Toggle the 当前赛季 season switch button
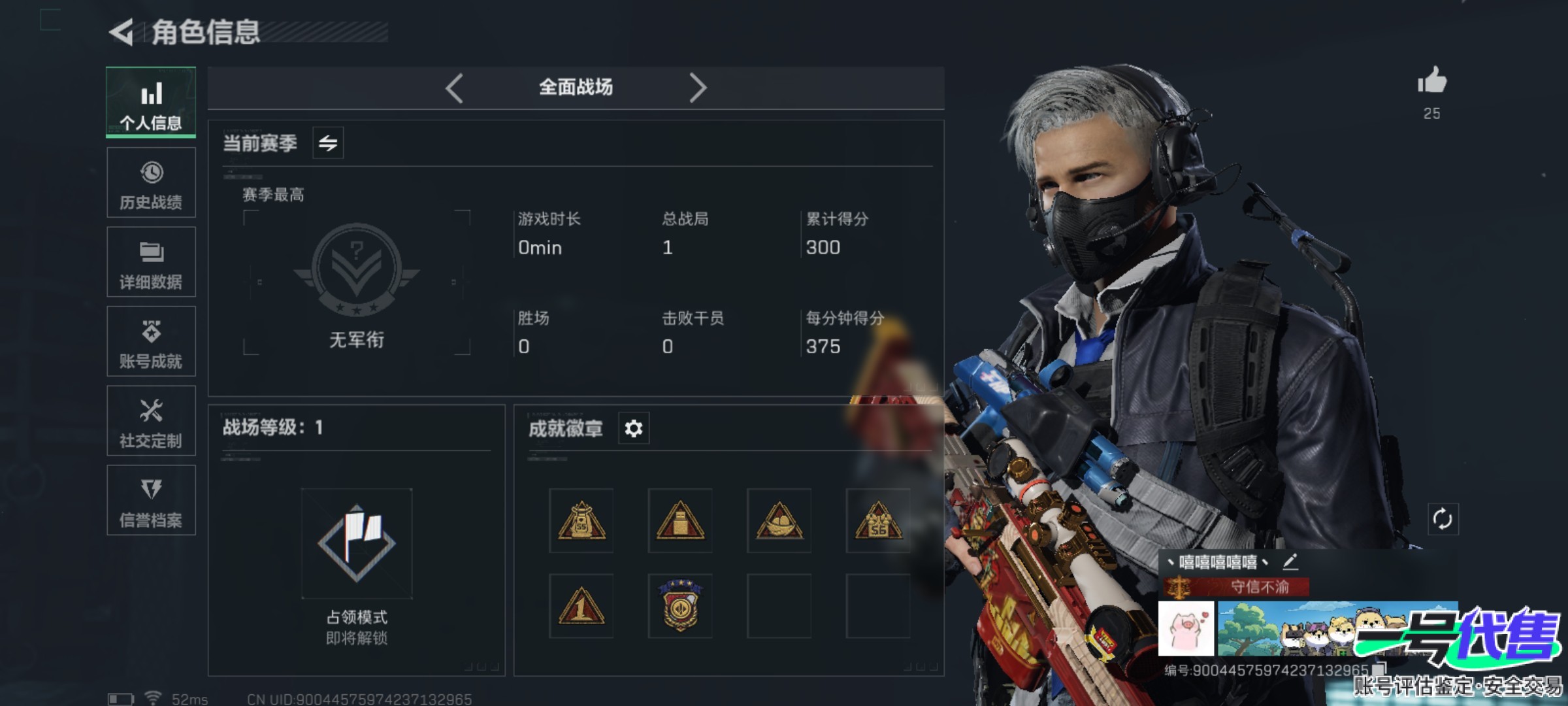1568x706 pixels. 328,143
